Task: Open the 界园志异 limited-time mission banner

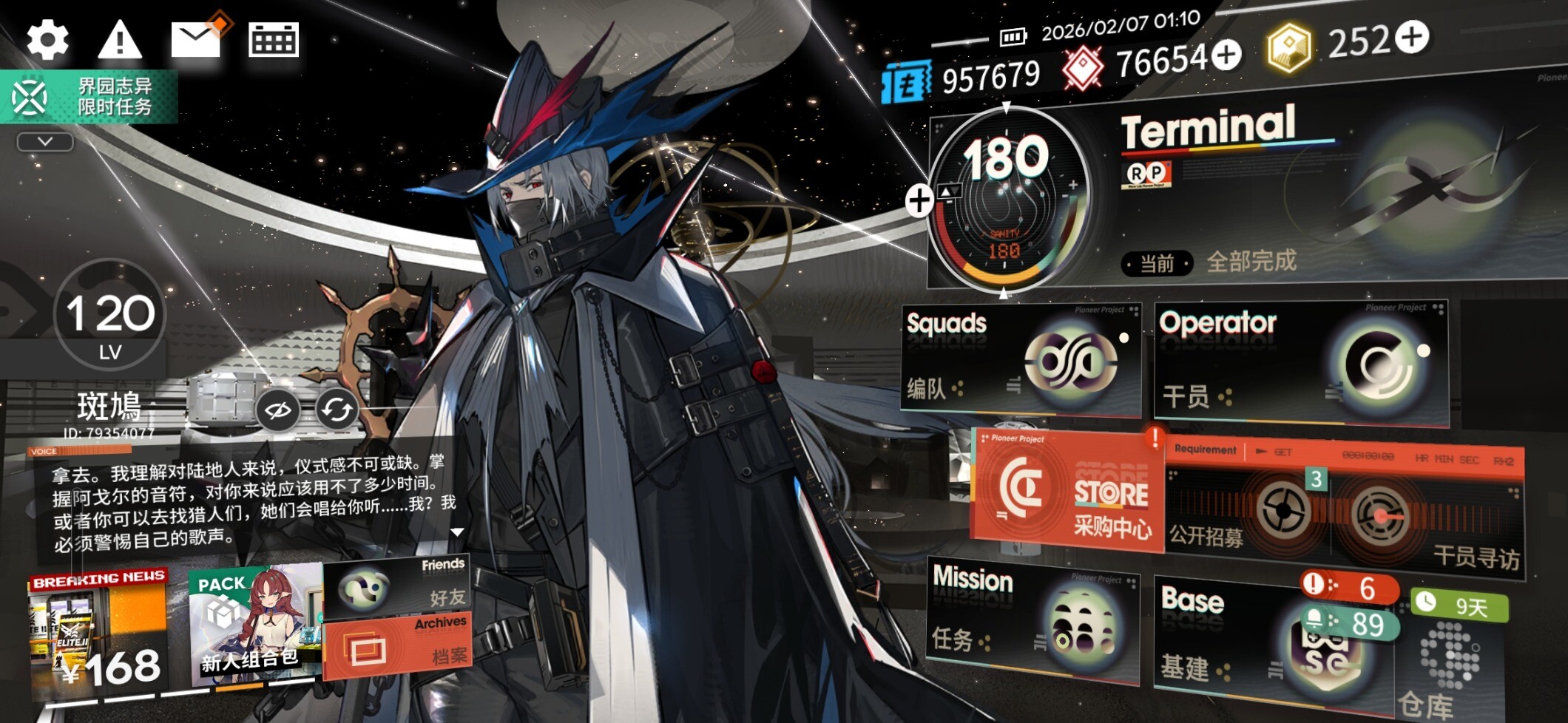Action: coord(89,97)
